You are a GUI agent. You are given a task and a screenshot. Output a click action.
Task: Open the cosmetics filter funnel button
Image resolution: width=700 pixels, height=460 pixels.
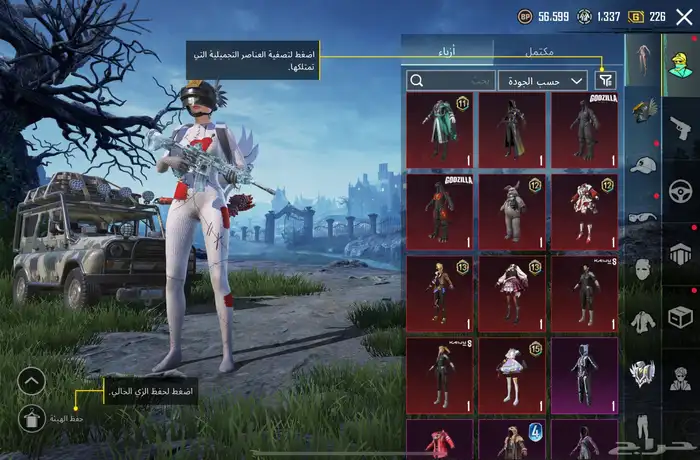click(x=606, y=80)
